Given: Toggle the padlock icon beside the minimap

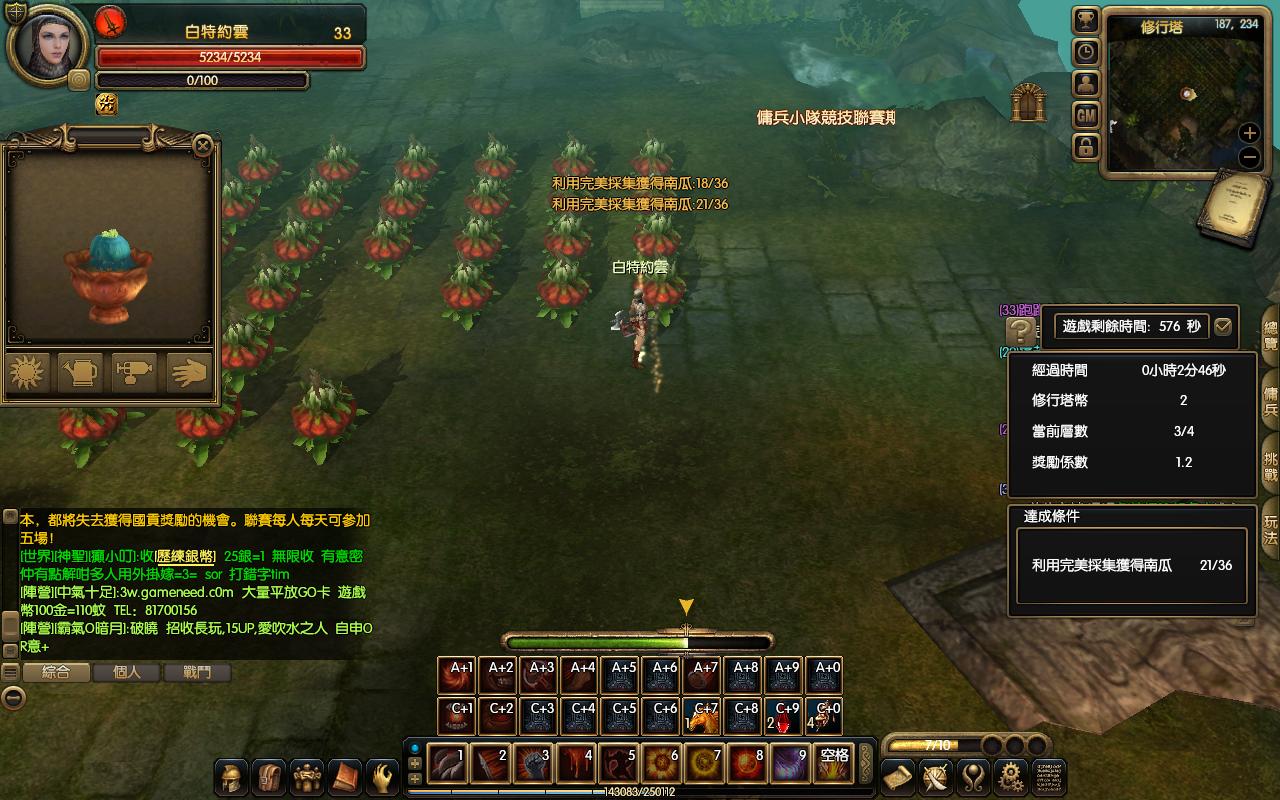Looking at the screenshot, I should 1086,148.
